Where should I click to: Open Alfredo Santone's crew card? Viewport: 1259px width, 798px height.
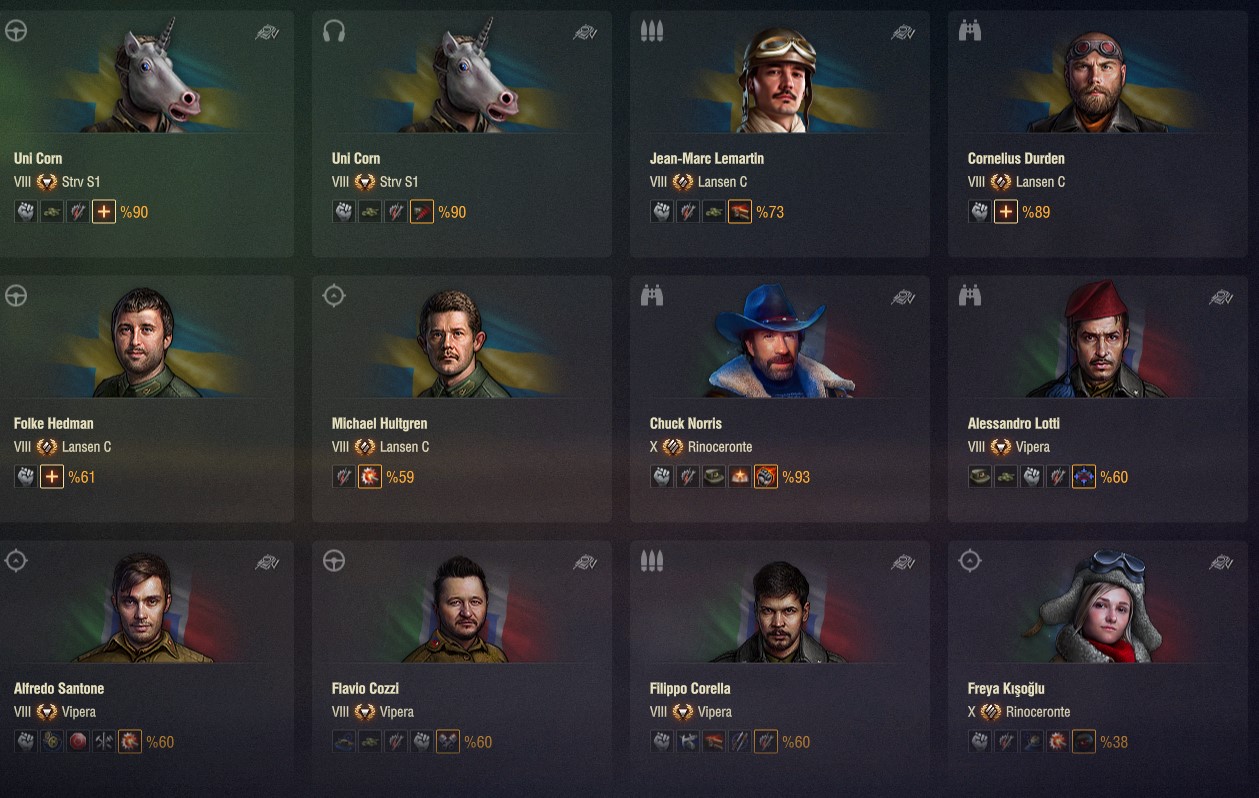(146, 664)
